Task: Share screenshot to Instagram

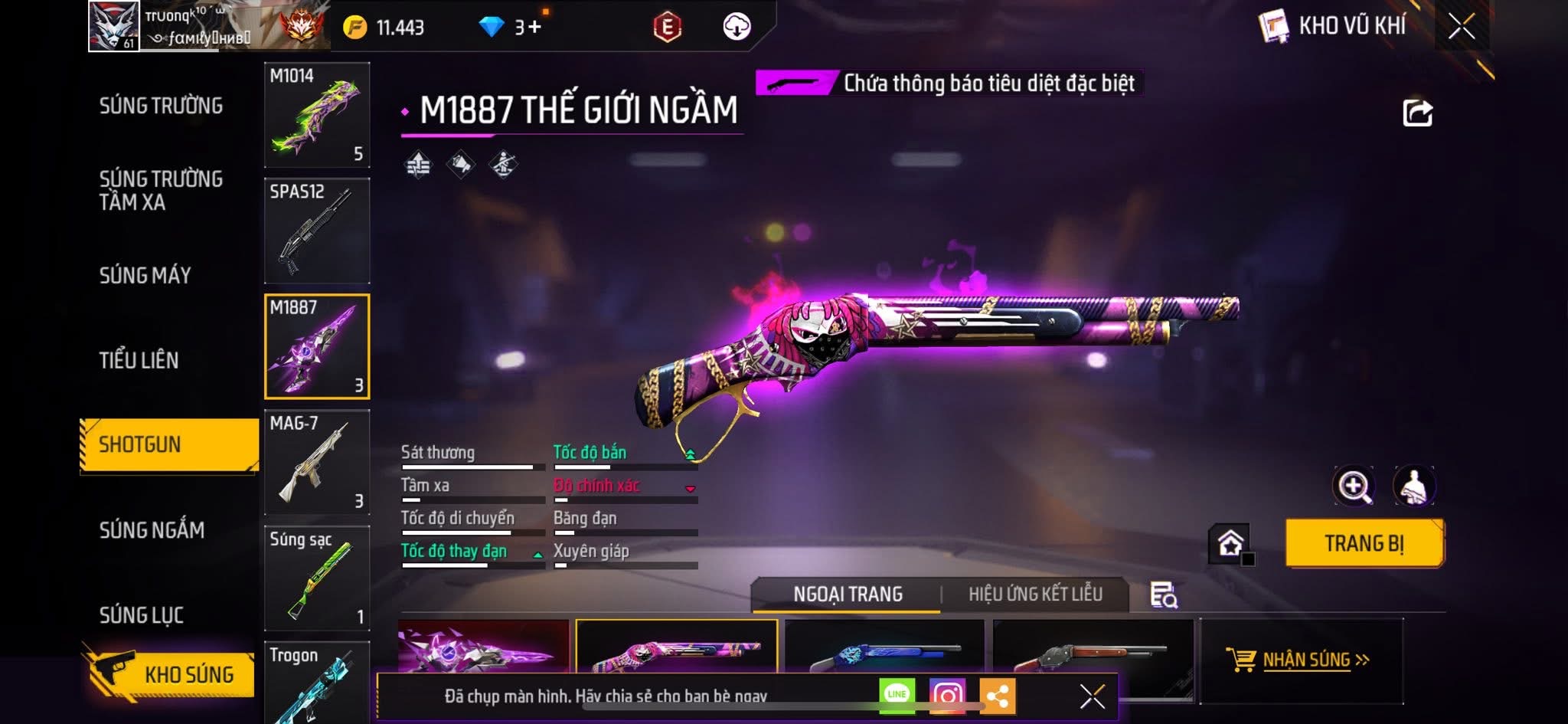Action: pos(947,696)
